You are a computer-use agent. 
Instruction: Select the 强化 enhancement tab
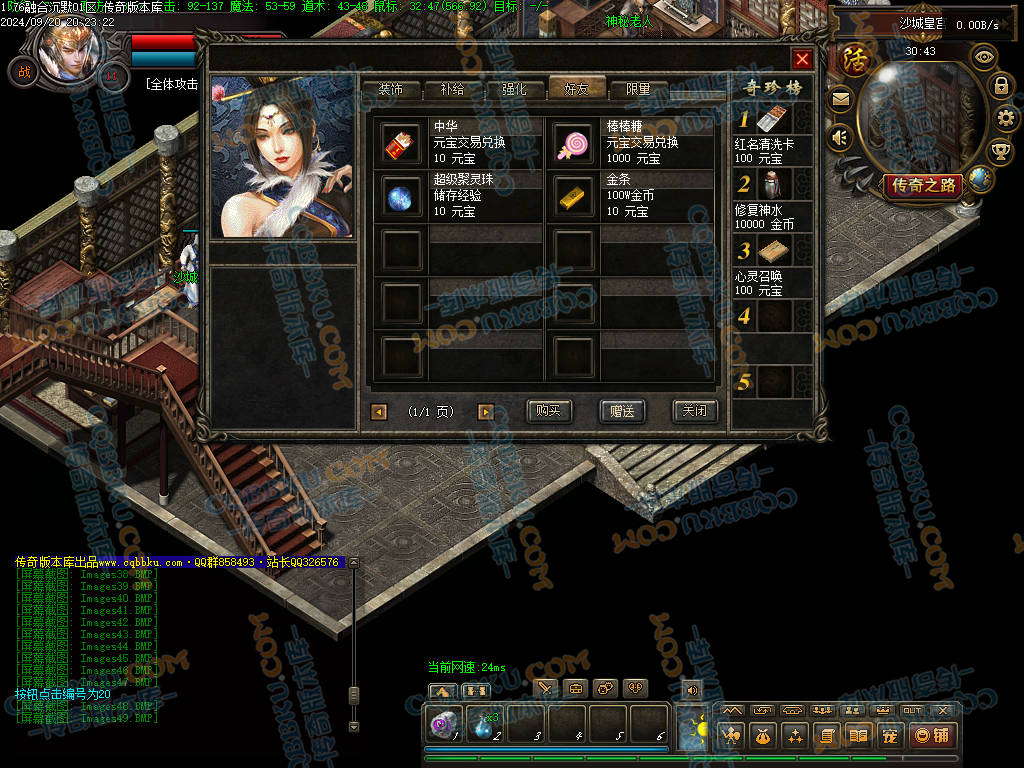tap(514, 89)
